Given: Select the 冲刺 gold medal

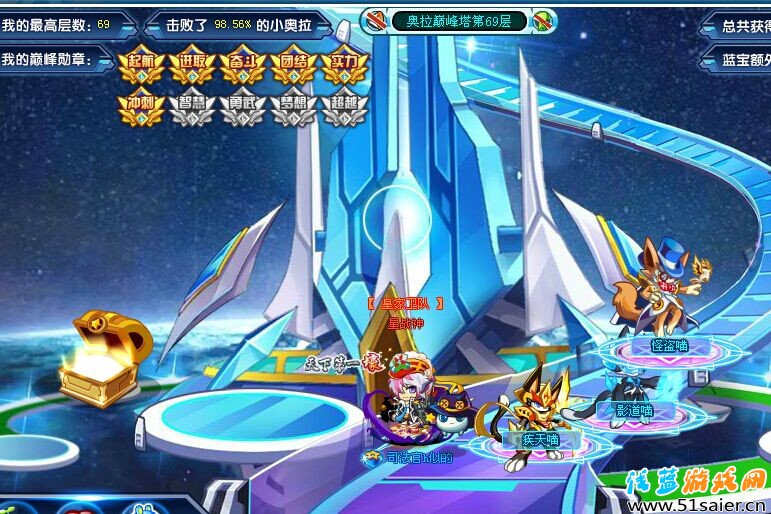Looking at the screenshot, I should 140,106.
